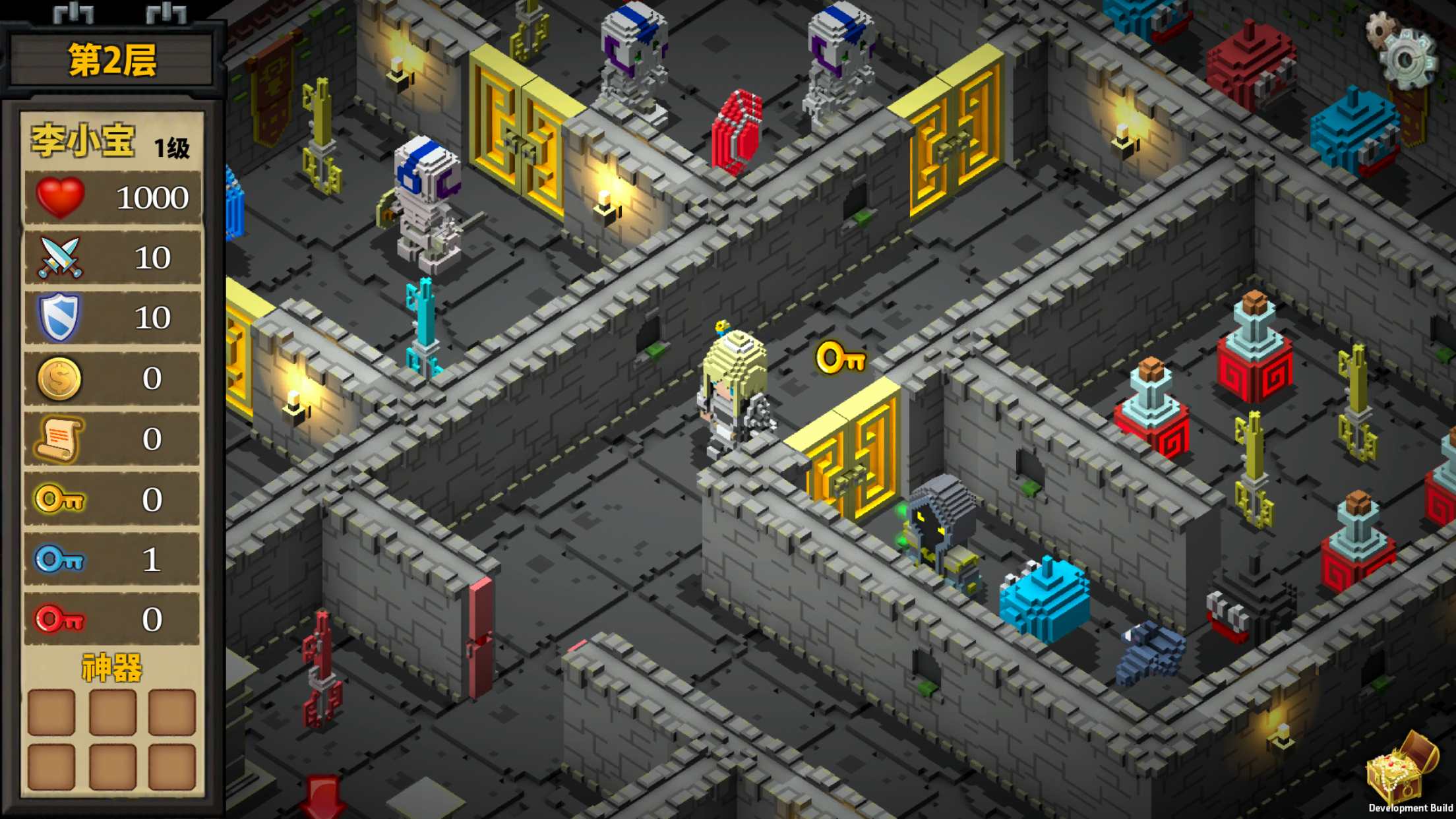Screen dimensions: 1456x819
Task: Select the blue key icon showing 1
Action: [x=58, y=559]
